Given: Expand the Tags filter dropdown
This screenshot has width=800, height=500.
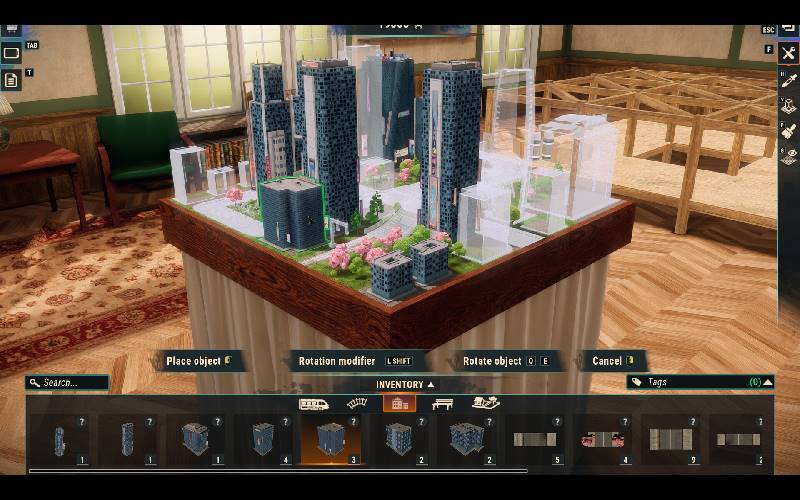Looking at the screenshot, I should [767, 382].
